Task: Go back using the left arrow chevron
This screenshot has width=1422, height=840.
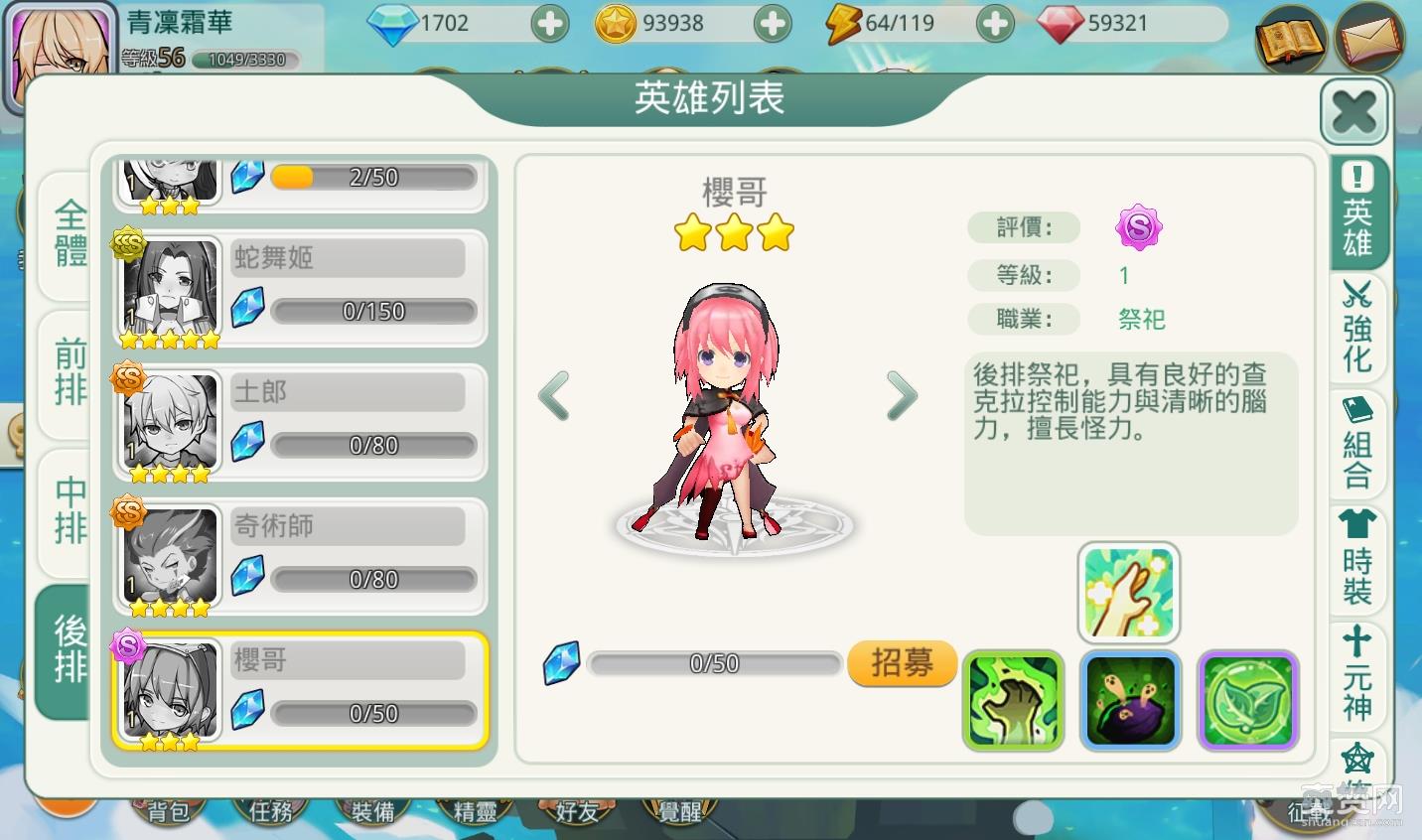Action: 556,395
